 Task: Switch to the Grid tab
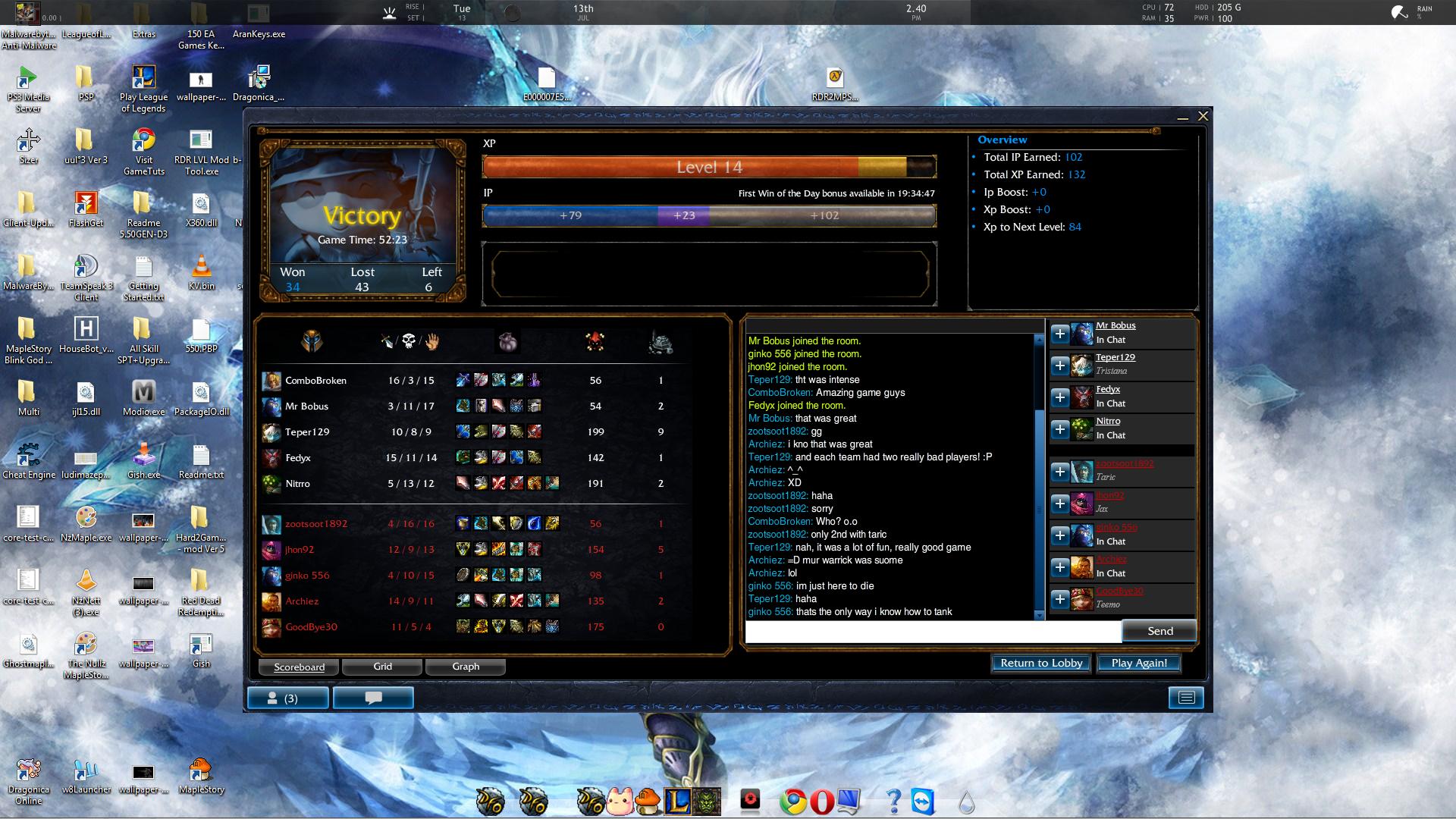coord(382,667)
